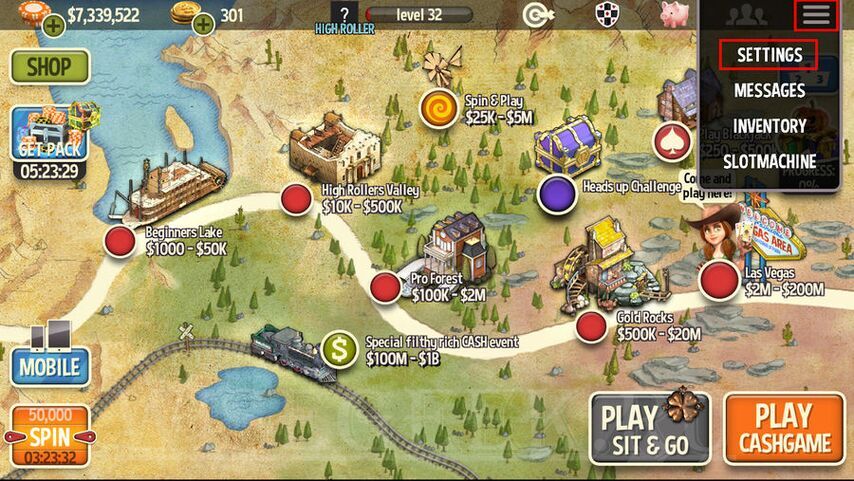Image resolution: width=854 pixels, height=481 pixels.
Task: Open the Spin & Play swirl marker
Action: coord(438,108)
